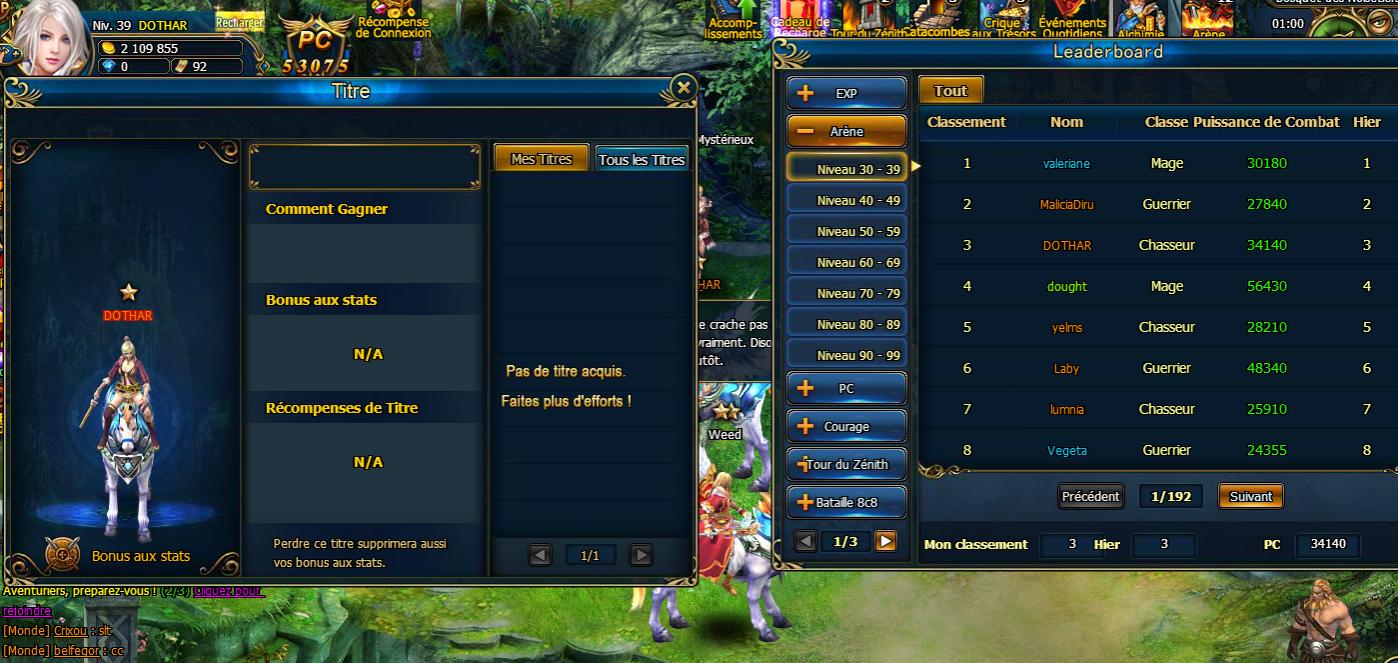Image resolution: width=1398 pixels, height=663 pixels.
Task: Click the Bonus aux stats button
Action: click(x=63, y=554)
